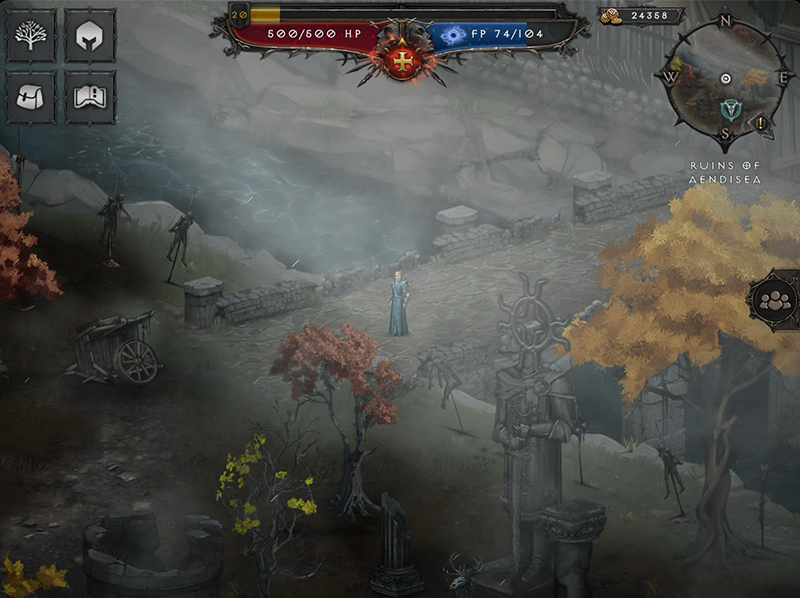Click the compass minimap
This screenshot has height=598, width=800.
tap(725, 78)
